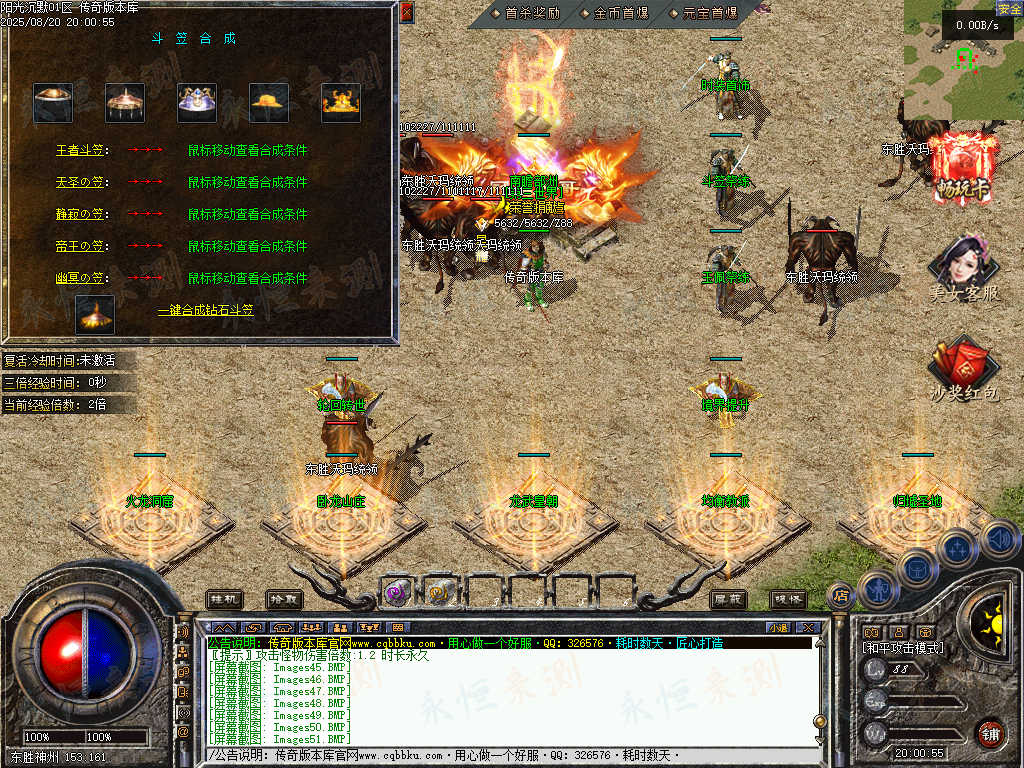Click the 拾取 pickup button
Screen dimensions: 1024x768
(x=284, y=599)
